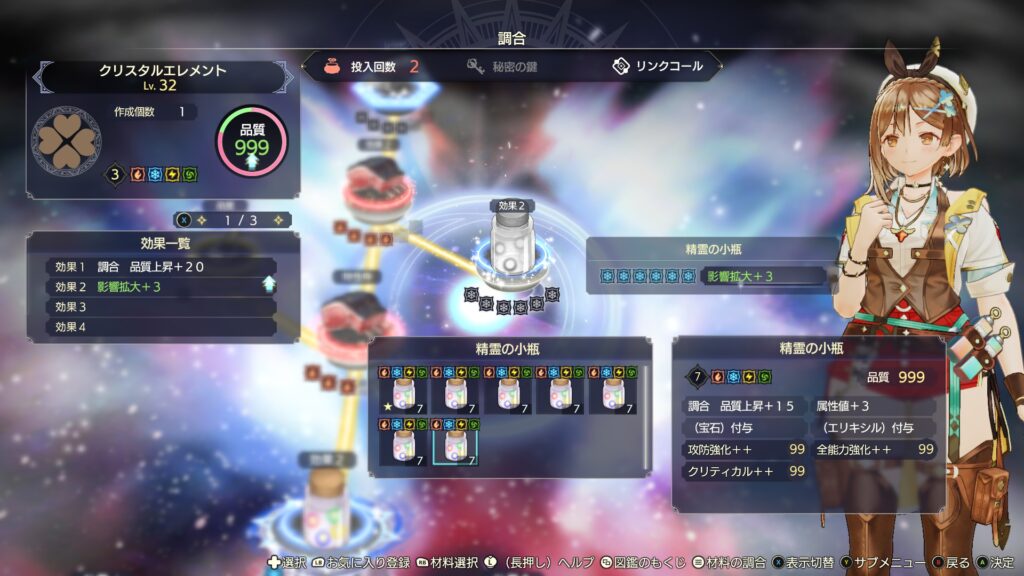Select the empty 効果3 row
The height and width of the screenshot is (576, 1024).
point(162,307)
